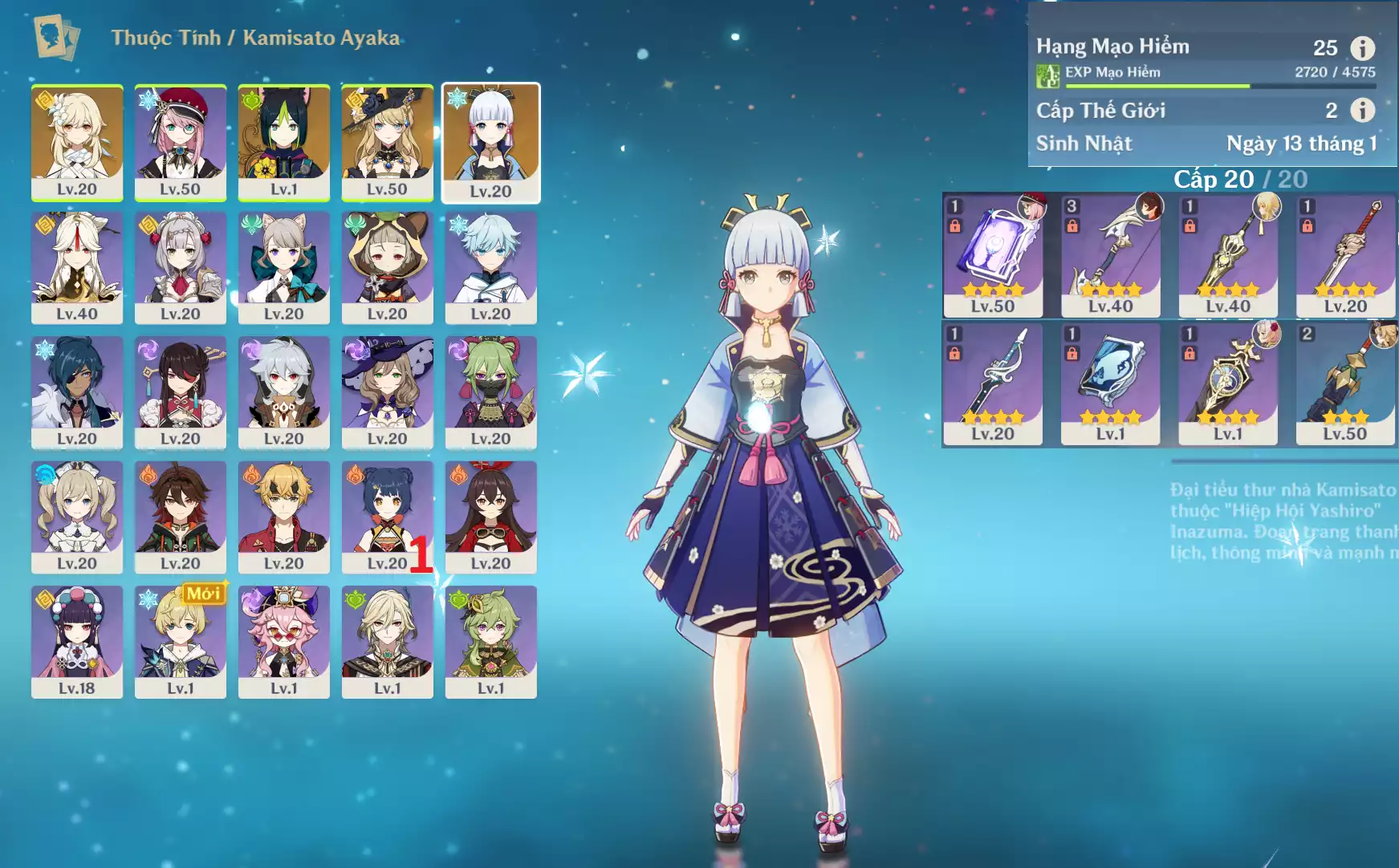The image size is (1399, 868).
Task: Choose the Noelle character tile
Action: pyautogui.click(x=180, y=266)
